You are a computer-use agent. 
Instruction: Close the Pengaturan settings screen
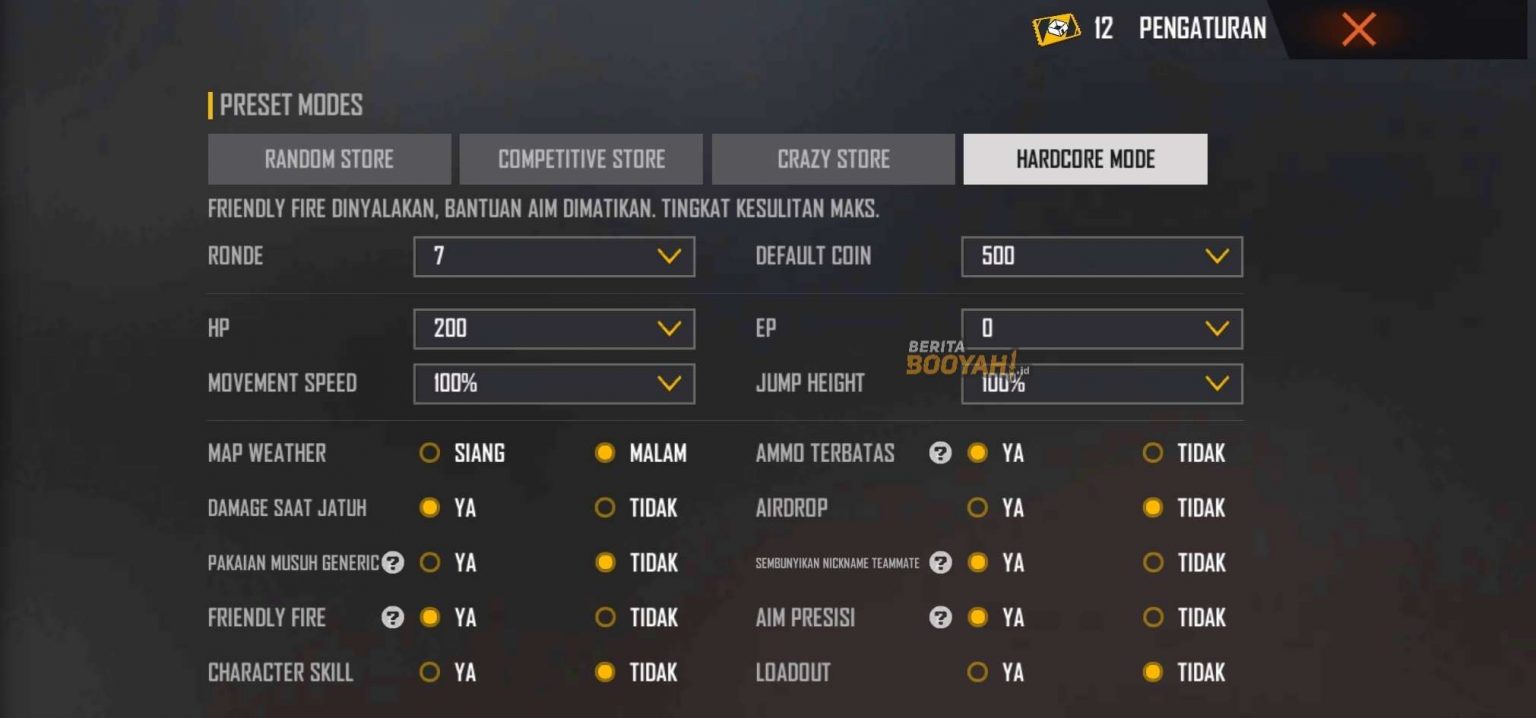click(1358, 29)
